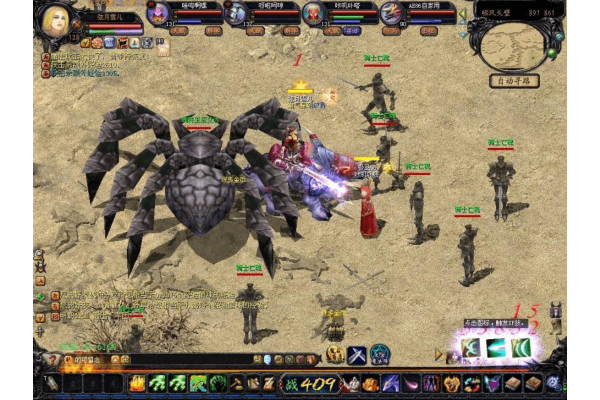Select the white-haired red-clothed party member portrait

pyautogui.click(x=312, y=13)
